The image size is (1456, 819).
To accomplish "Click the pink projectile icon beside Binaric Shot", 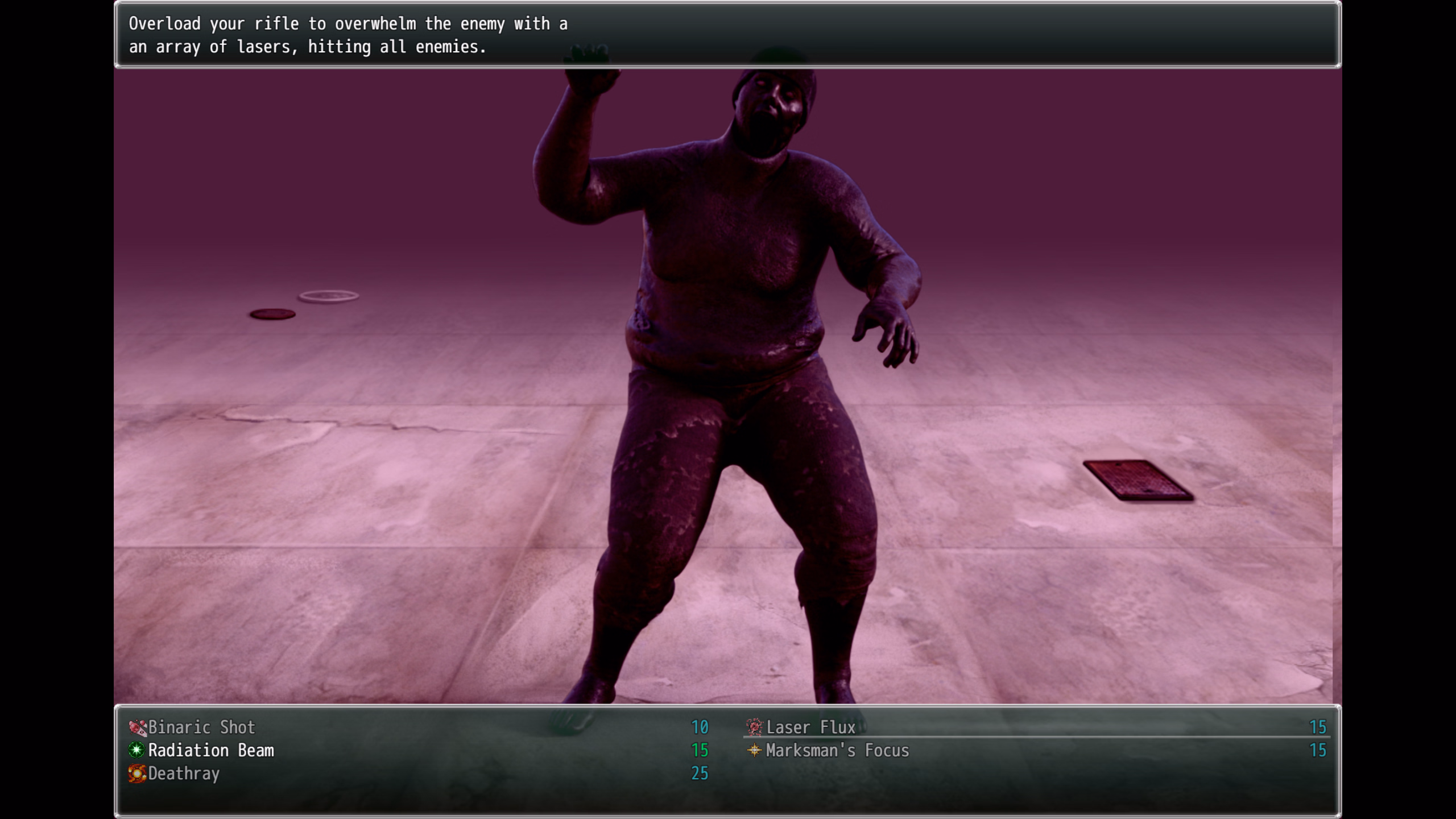I will click(137, 727).
